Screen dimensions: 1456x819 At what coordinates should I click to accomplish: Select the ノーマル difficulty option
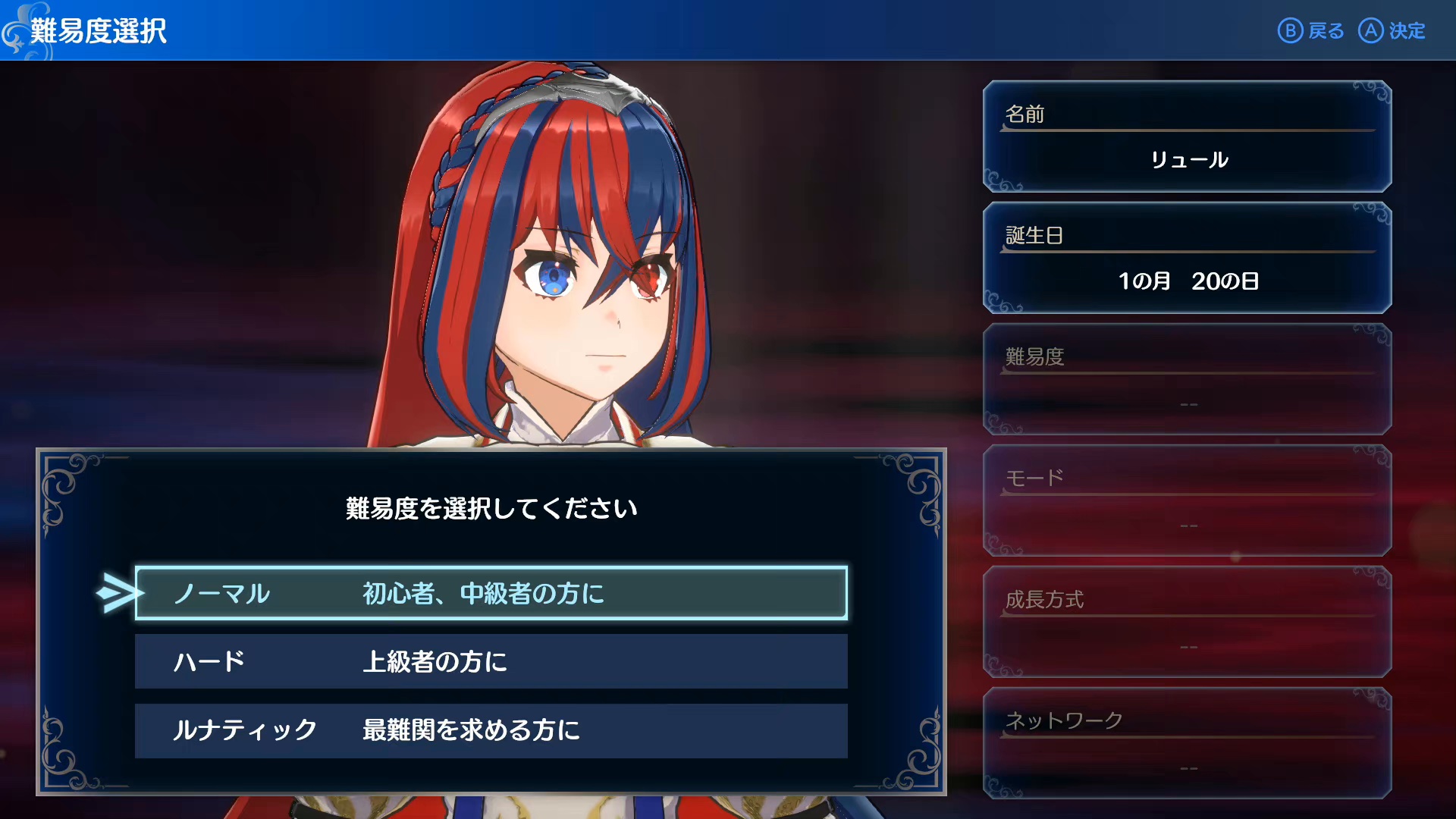[491, 593]
